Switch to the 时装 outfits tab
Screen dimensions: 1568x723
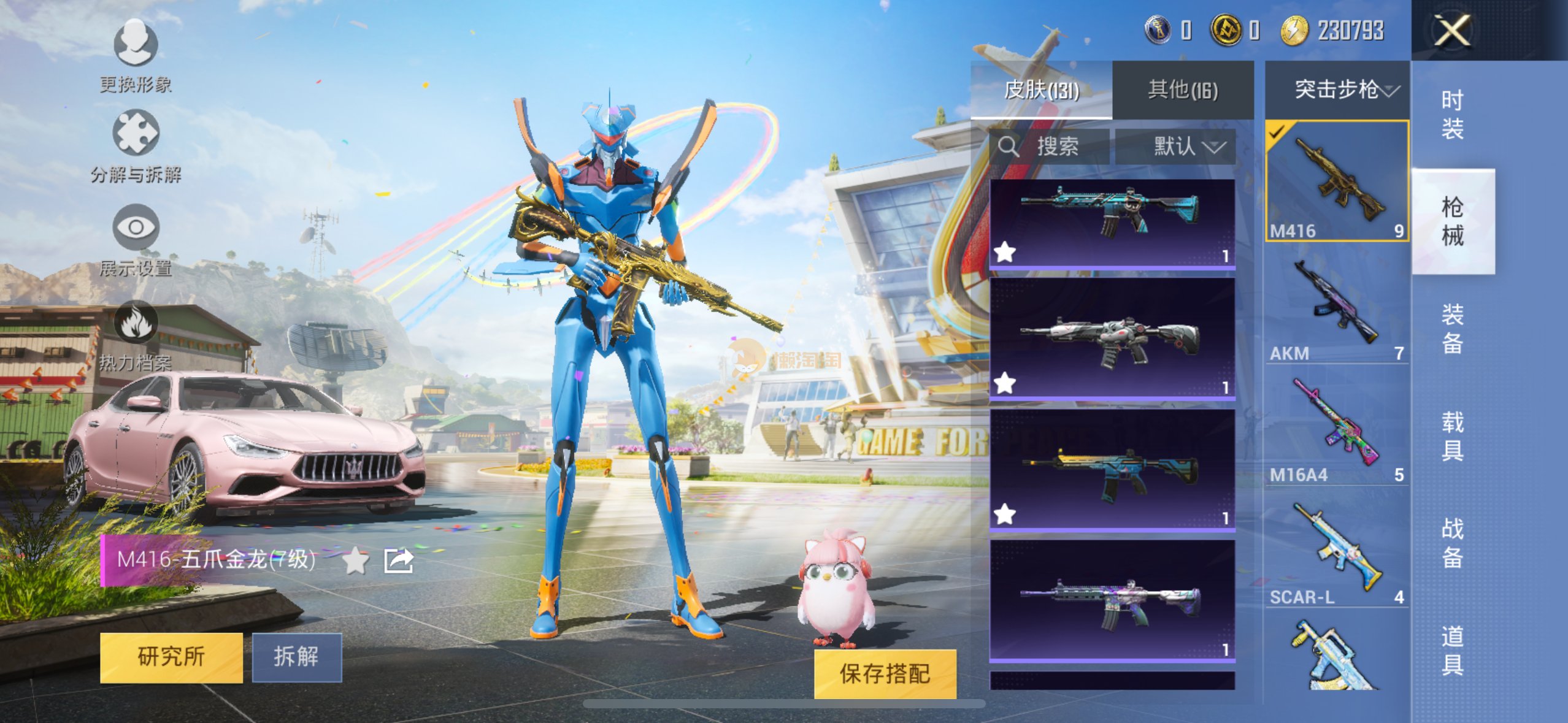1452,115
